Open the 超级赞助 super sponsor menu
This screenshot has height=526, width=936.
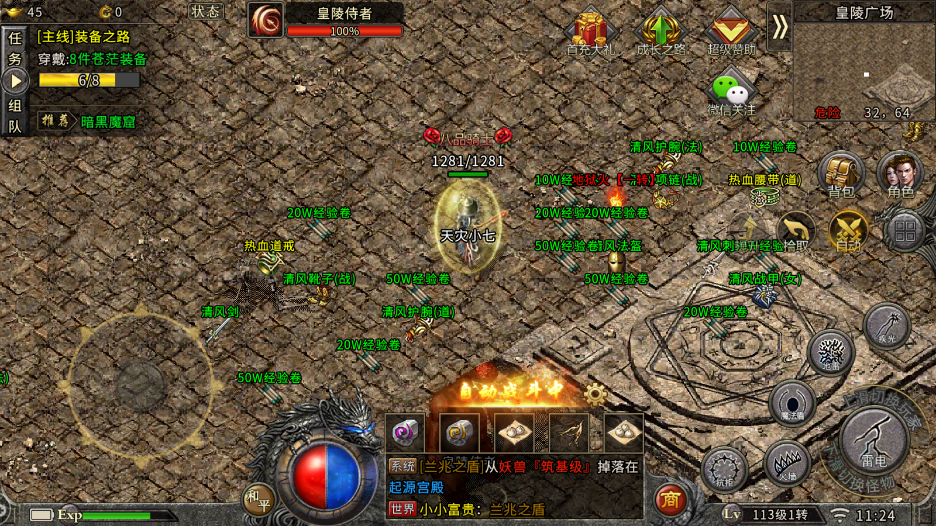click(731, 32)
